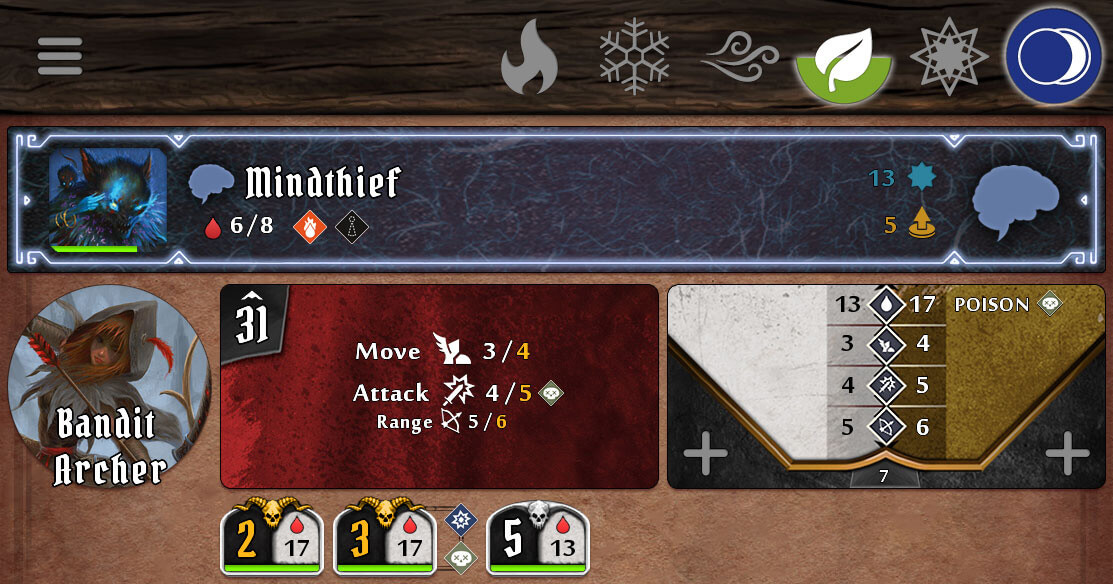Add a normal Bandit Archer standee
The height and width of the screenshot is (584, 1113).
click(705, 455)
